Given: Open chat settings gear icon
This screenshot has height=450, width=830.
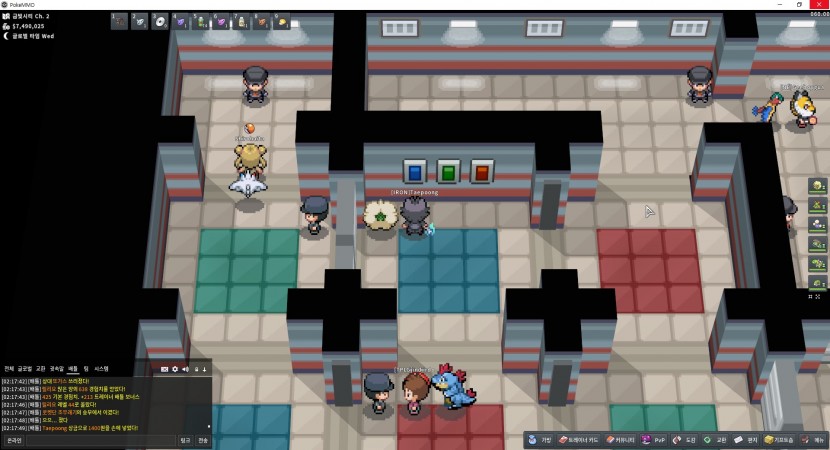Looking at the screenshot, I should coord(175,369).
